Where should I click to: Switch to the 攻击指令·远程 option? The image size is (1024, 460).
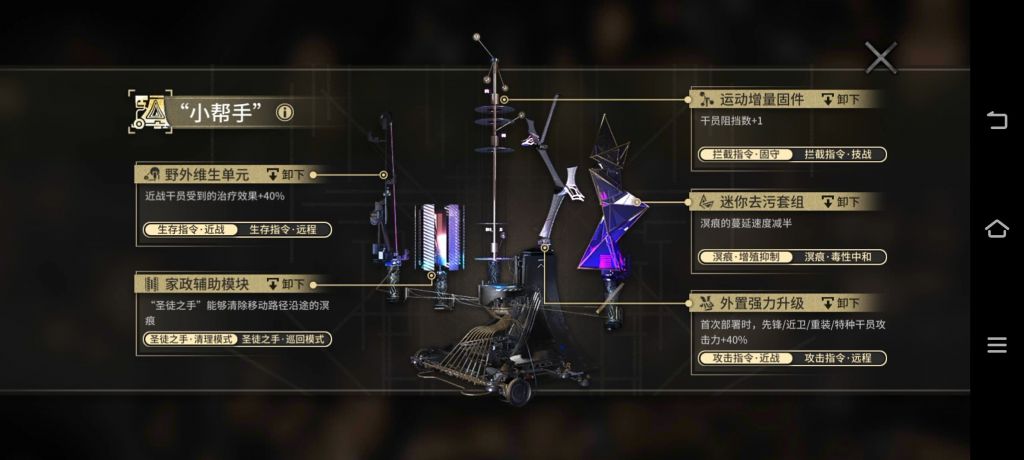[838, 357]
